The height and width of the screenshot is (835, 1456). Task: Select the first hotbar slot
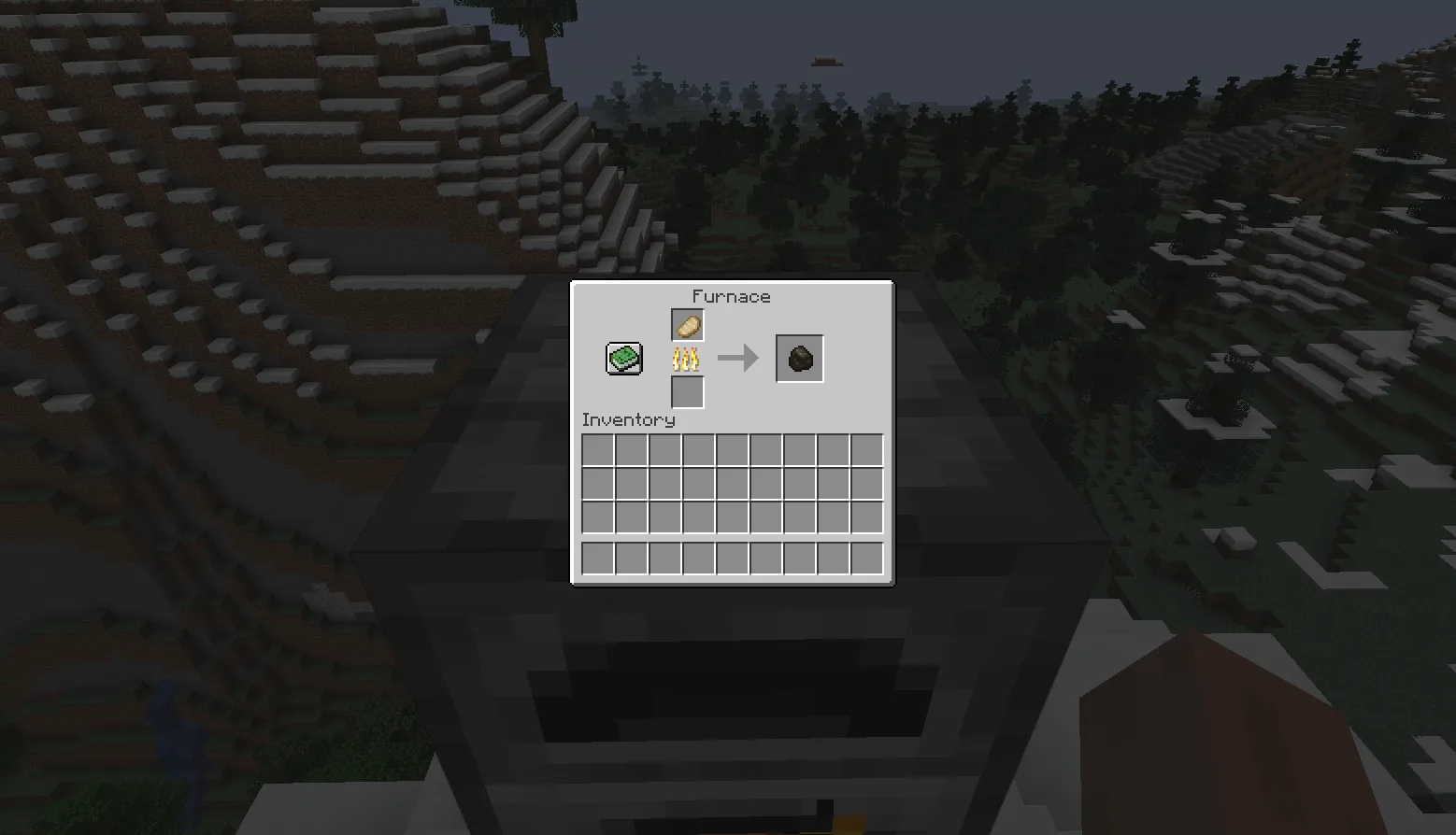point(598,559)
